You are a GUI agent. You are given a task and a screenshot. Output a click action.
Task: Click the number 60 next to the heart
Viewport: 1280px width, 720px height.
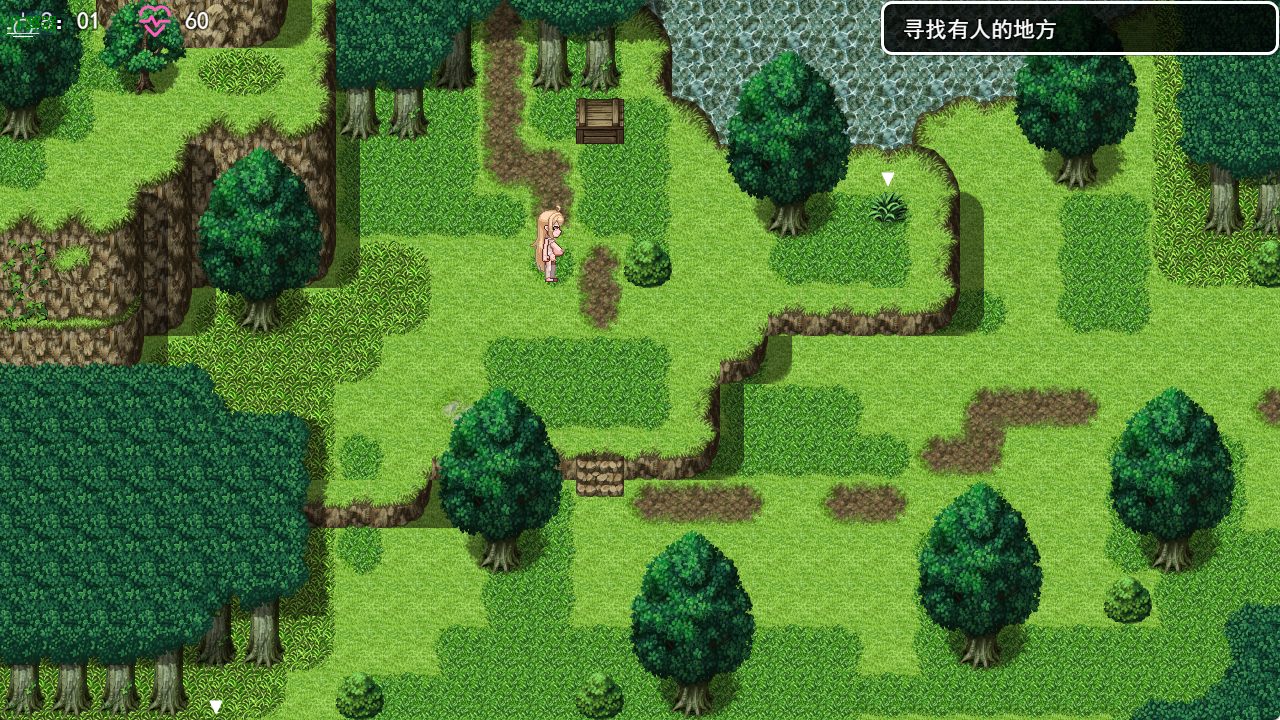tap(196, 18)
